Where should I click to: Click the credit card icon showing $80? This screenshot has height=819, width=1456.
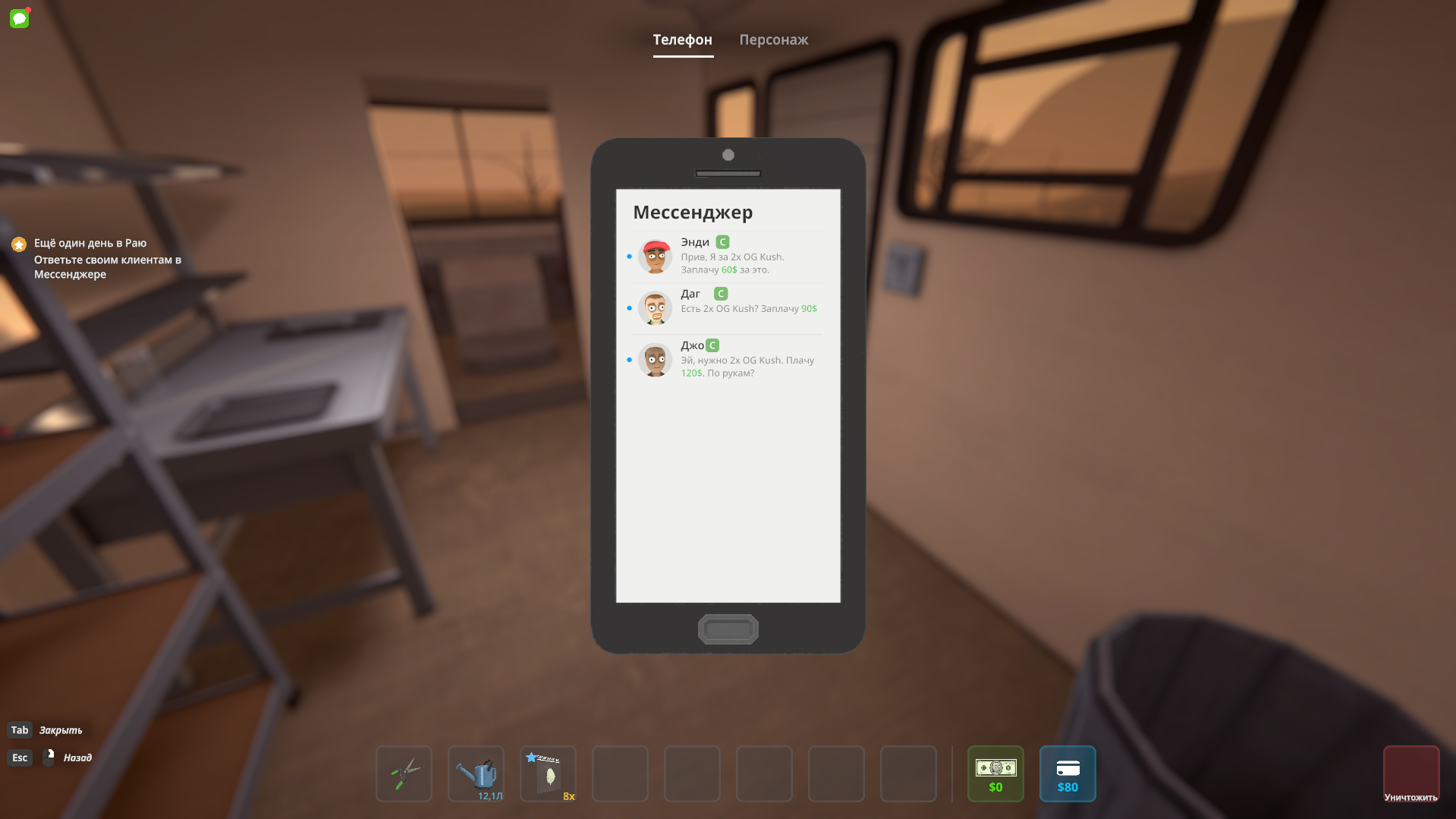[1067, 773]
